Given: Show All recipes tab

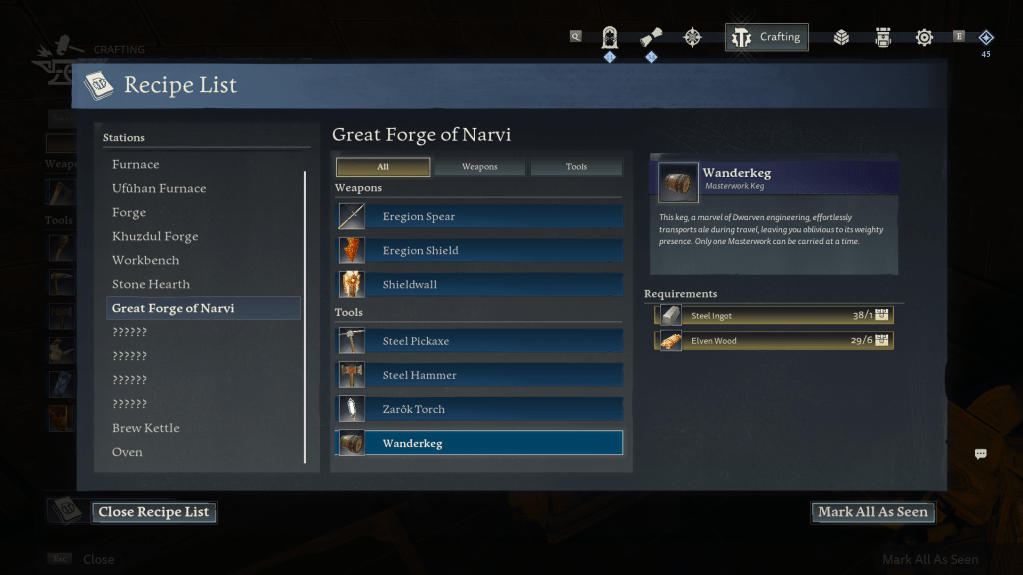Looking at the screenshot, I should (x=383, y=167).
